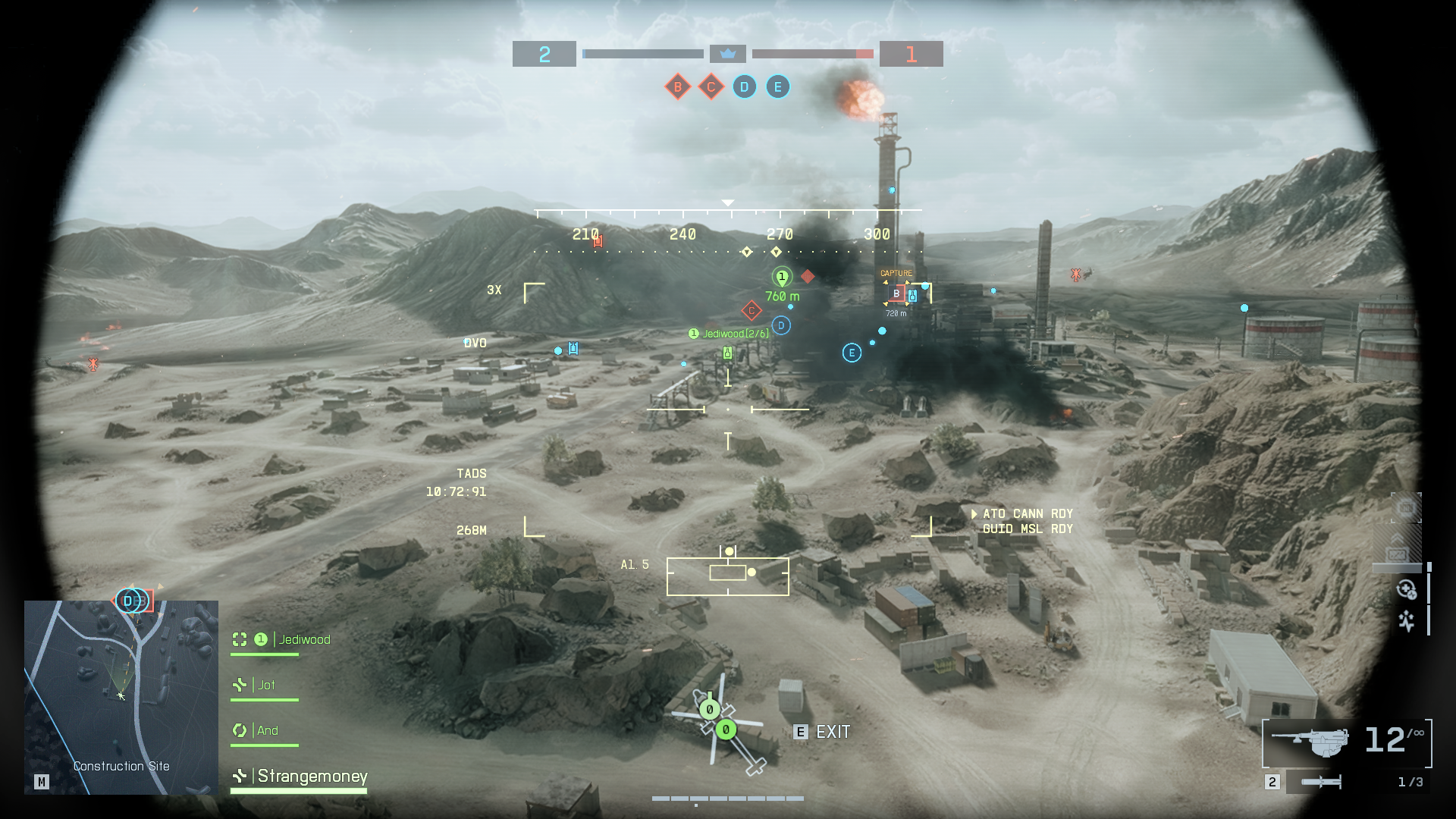Select squad member Jediwood in the squad list
Viewport: 1456px width, 819px height.
point(304,639)
